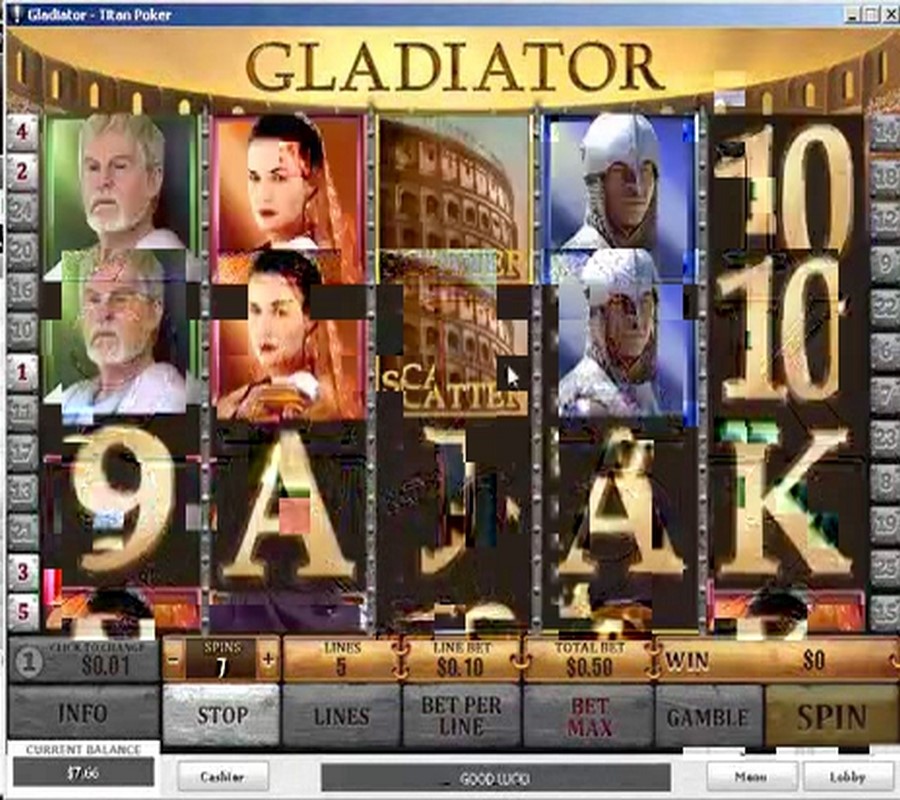Increase auto spins with the plus button
Image resolution: width=900 pixels, height=800 pixels.
click(268, 660)
